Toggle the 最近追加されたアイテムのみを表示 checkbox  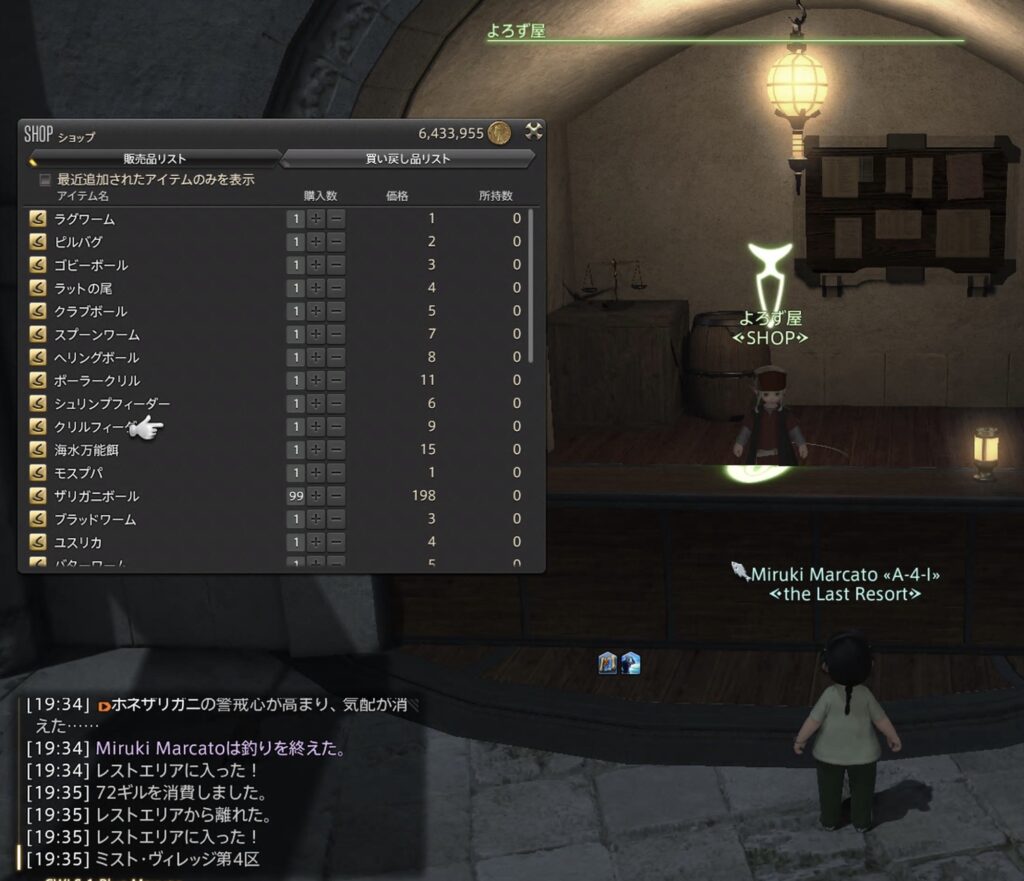click(x=44, y=180)
